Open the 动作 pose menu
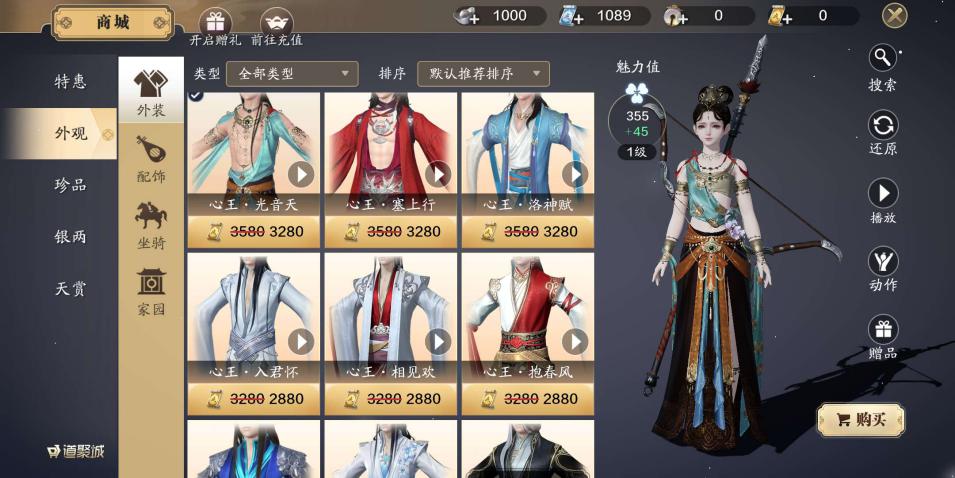Screen dimensions: 955x478 point(882,269)
